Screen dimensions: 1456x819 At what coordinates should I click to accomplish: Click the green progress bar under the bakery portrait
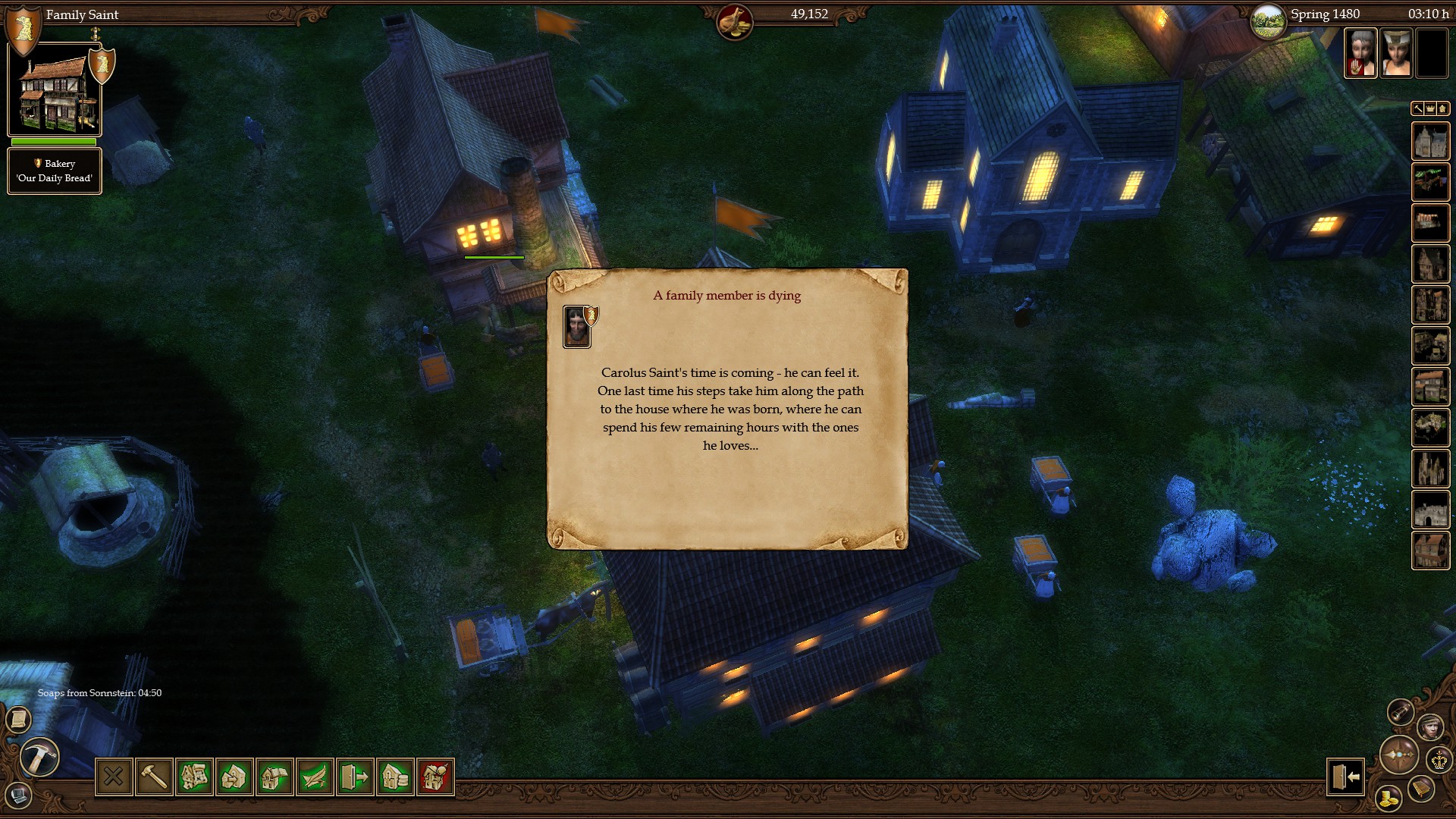click(53, 143)
